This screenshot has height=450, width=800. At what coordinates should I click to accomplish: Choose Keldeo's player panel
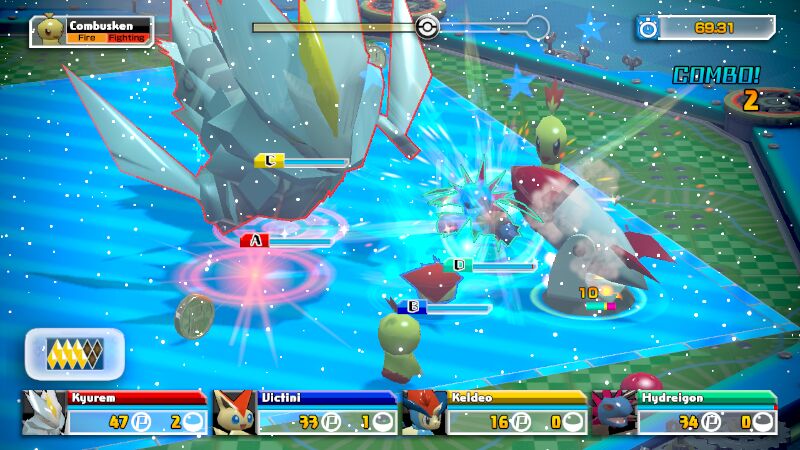coord(494,412)
